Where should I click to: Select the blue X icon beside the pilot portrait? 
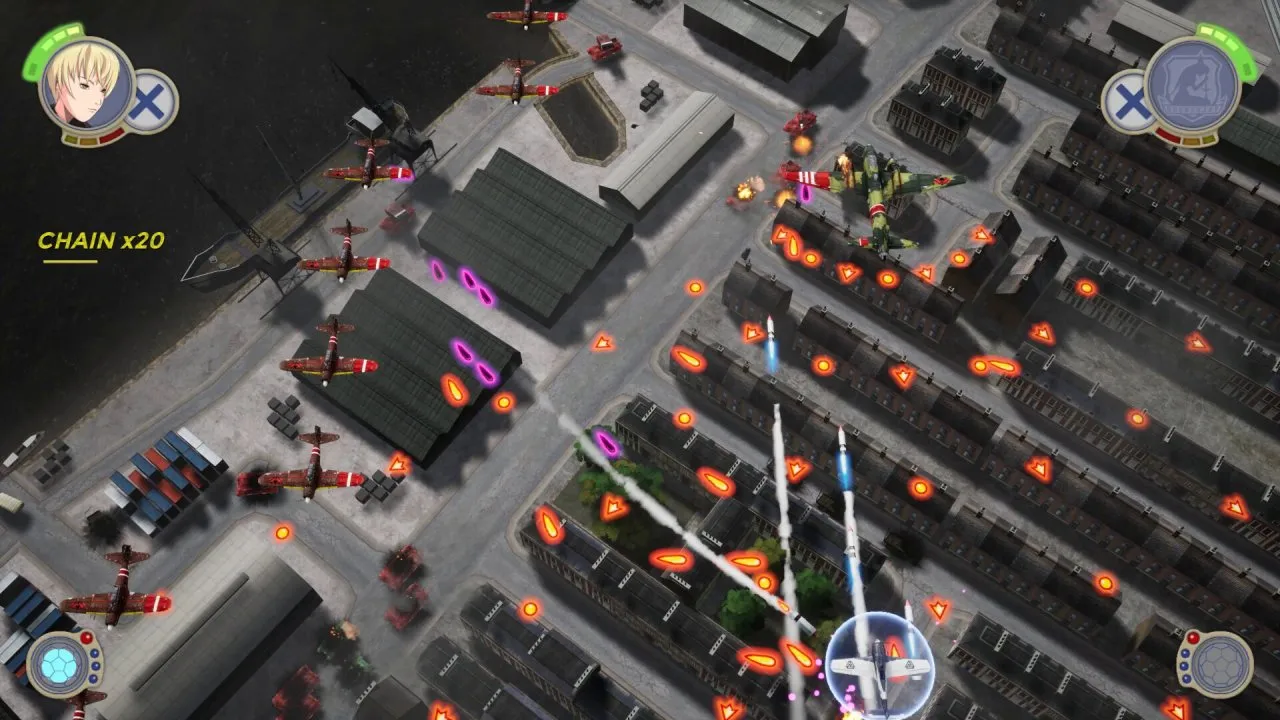click(153, 101)
